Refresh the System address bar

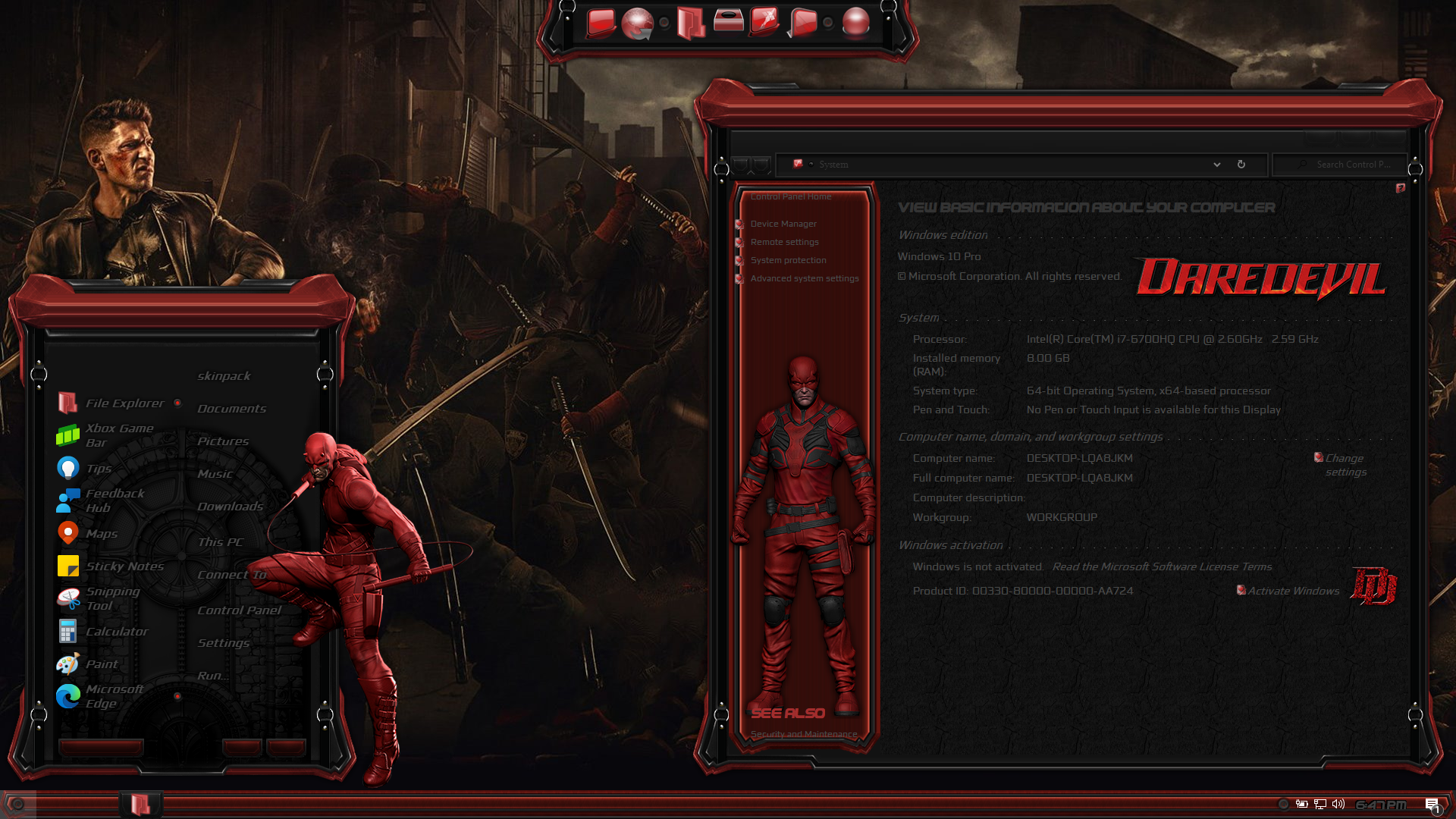coord(1241,165)
